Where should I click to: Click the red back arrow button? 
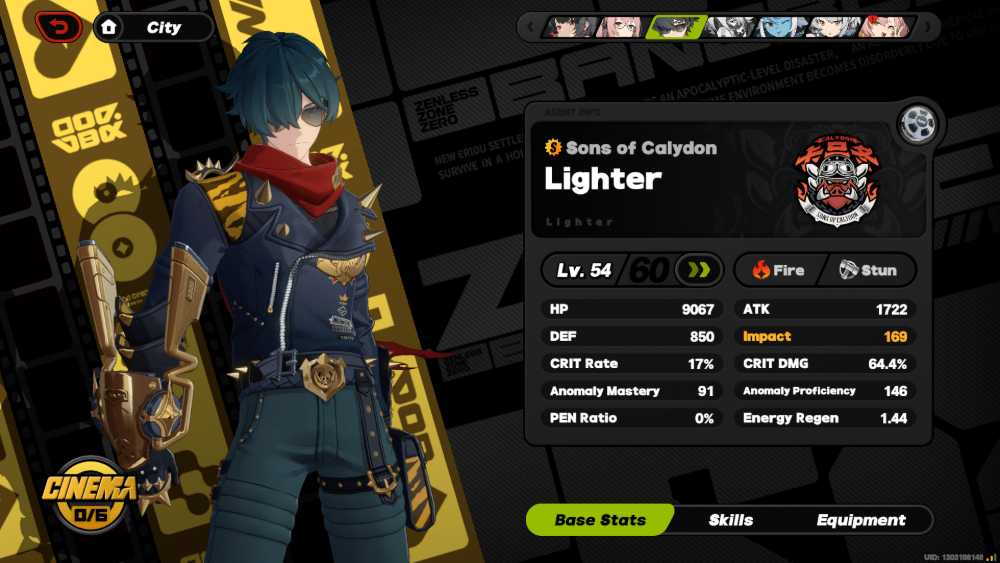(58, 27)
